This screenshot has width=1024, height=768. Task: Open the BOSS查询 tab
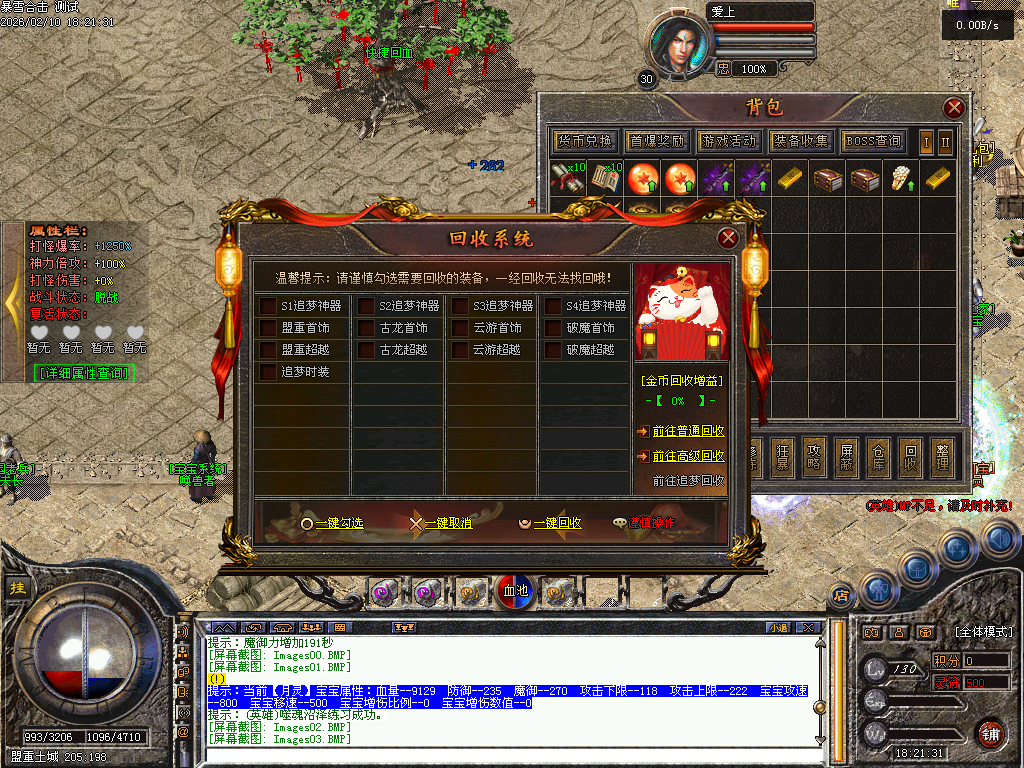click(x=872, y=141)
